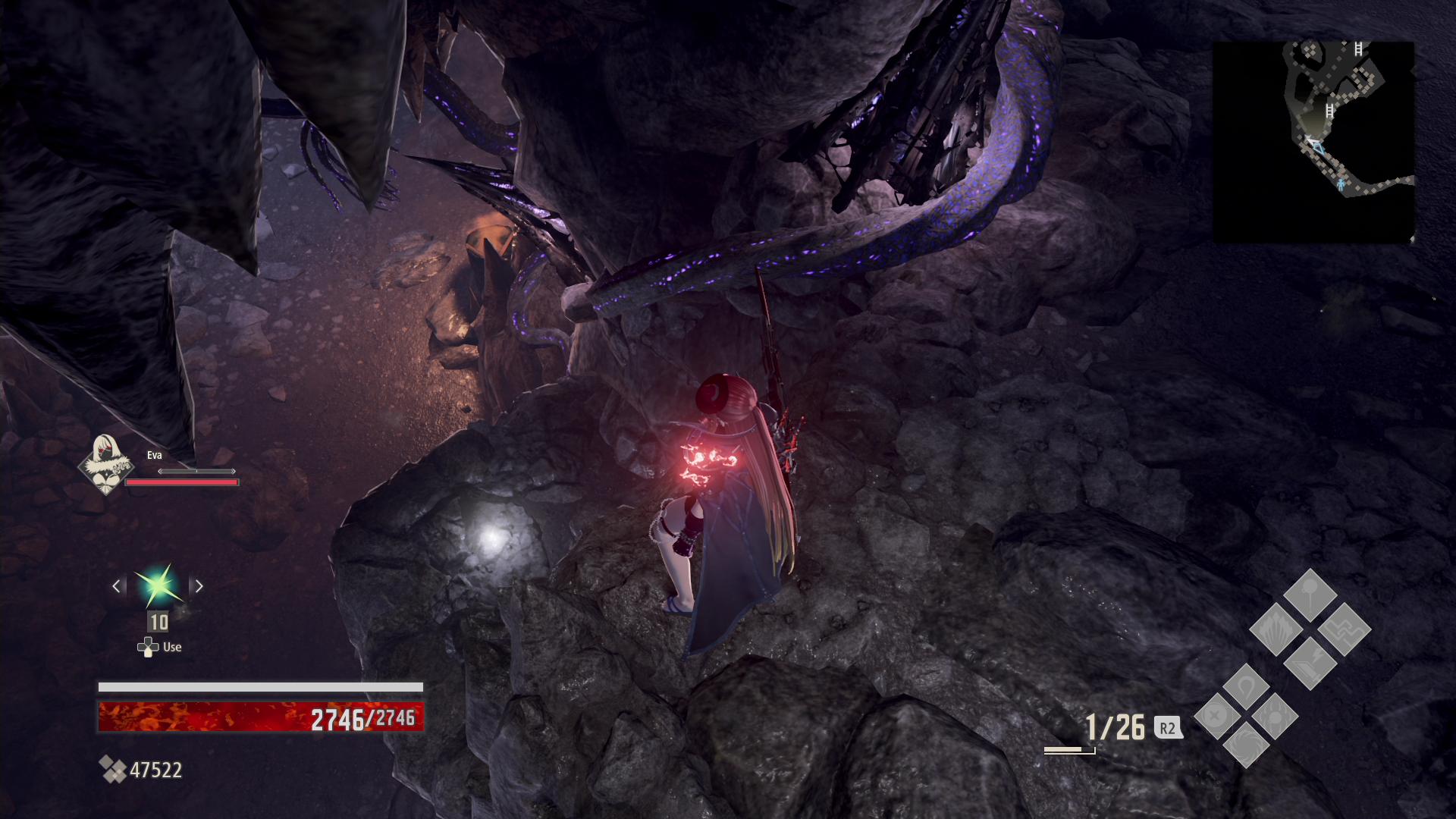Click the Use label under the item
1456x819 pixels.
click(174, 647)
